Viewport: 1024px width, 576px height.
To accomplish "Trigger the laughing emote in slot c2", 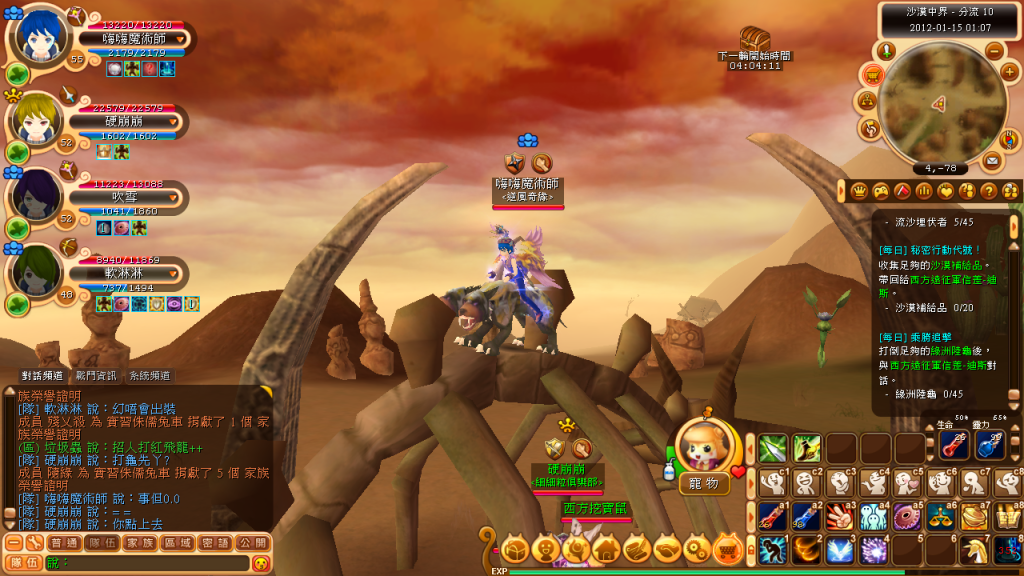I will 806,481.
